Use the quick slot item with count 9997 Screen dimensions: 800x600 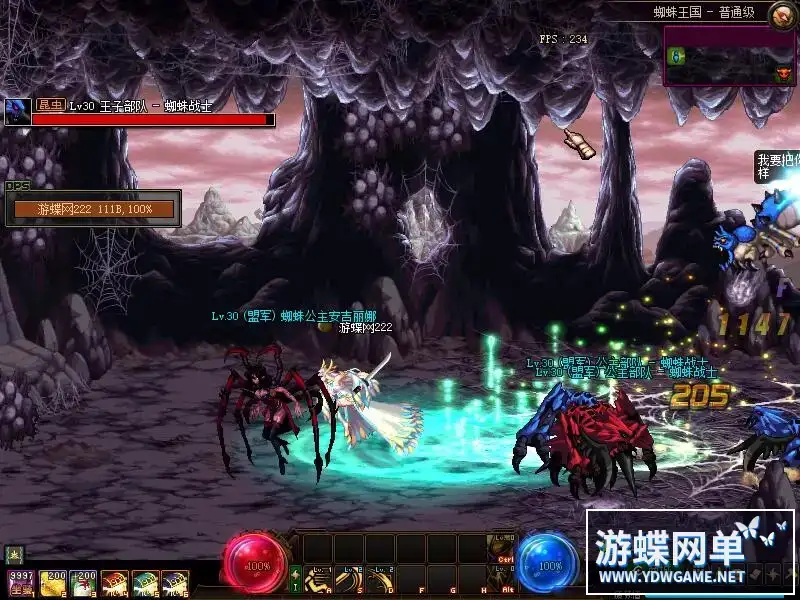click(x=20, y=584)
